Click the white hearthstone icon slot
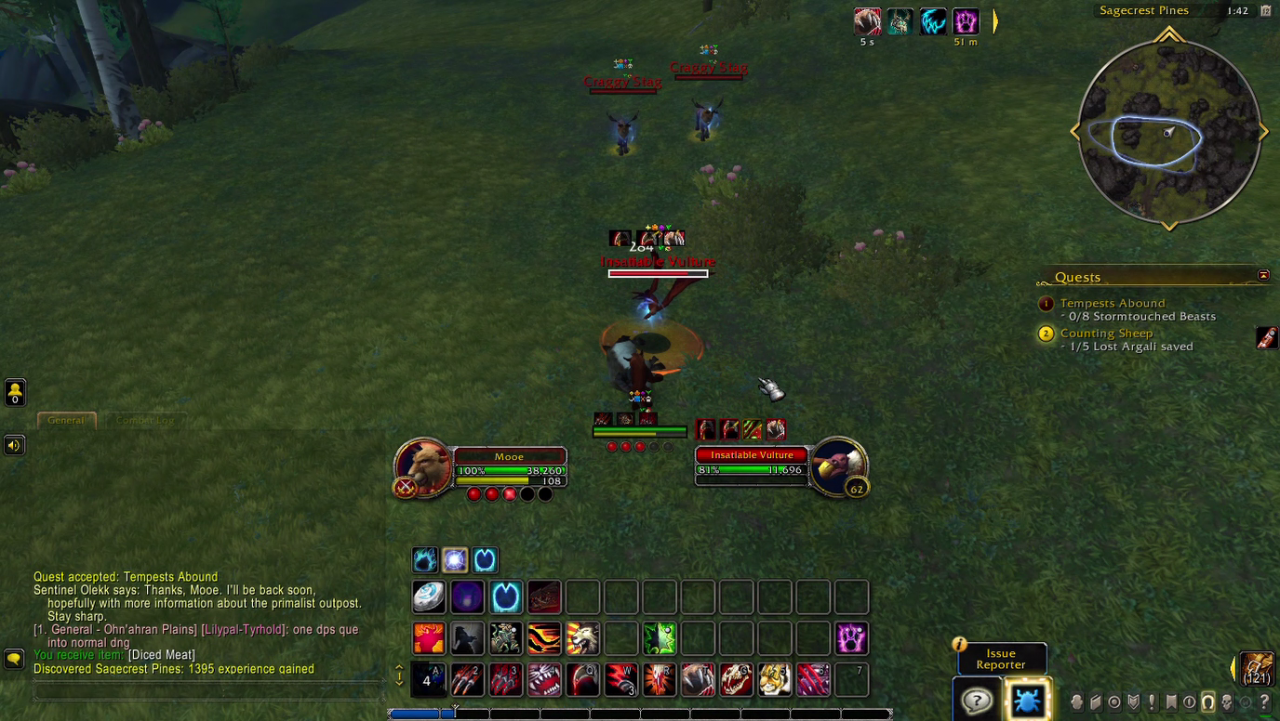1280x721 pixels. (429, 596)
